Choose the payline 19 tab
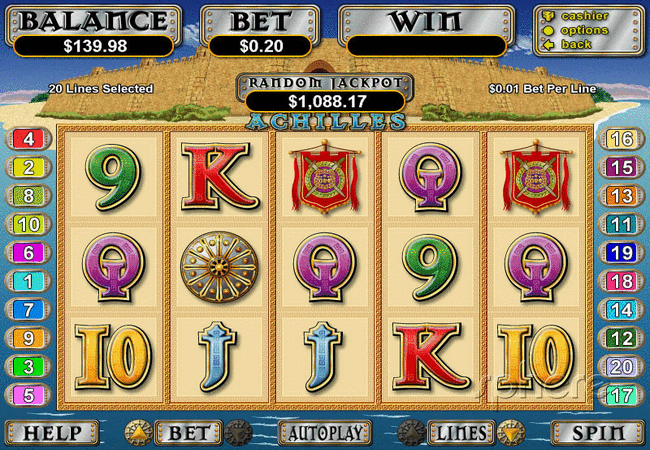The width and height of the screenshot is (650, 450). tap(621, 253)
